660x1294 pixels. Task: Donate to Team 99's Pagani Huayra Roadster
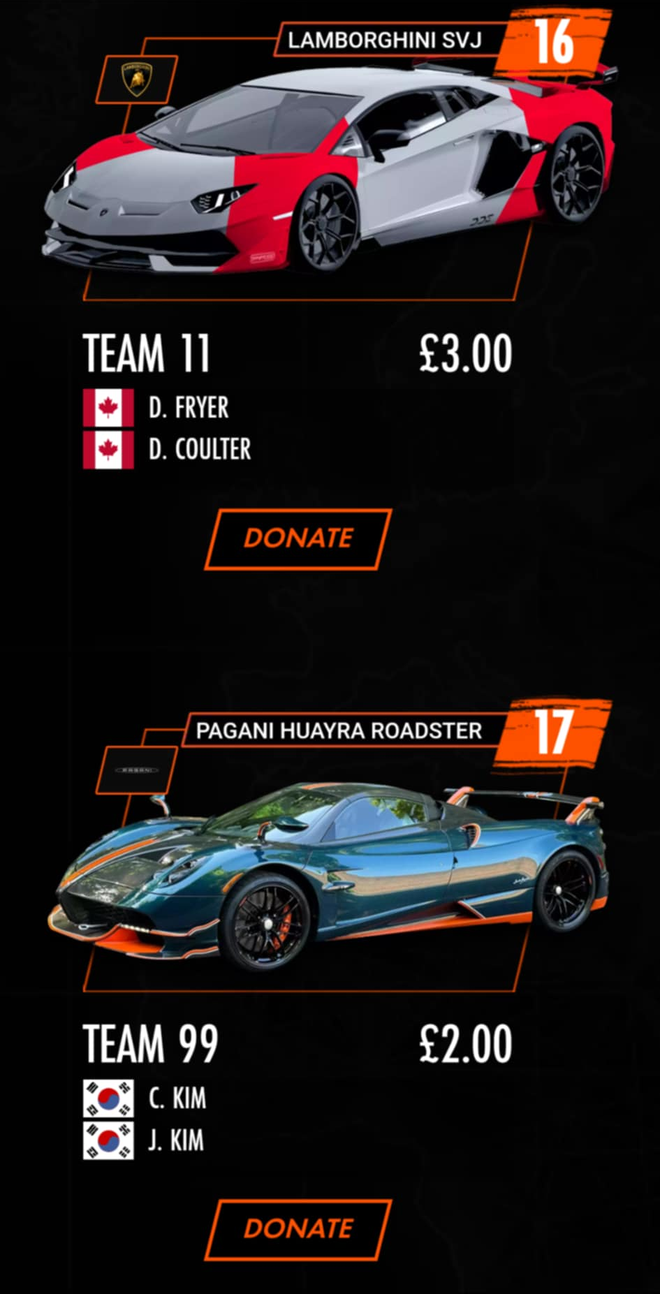point(298,1228)
